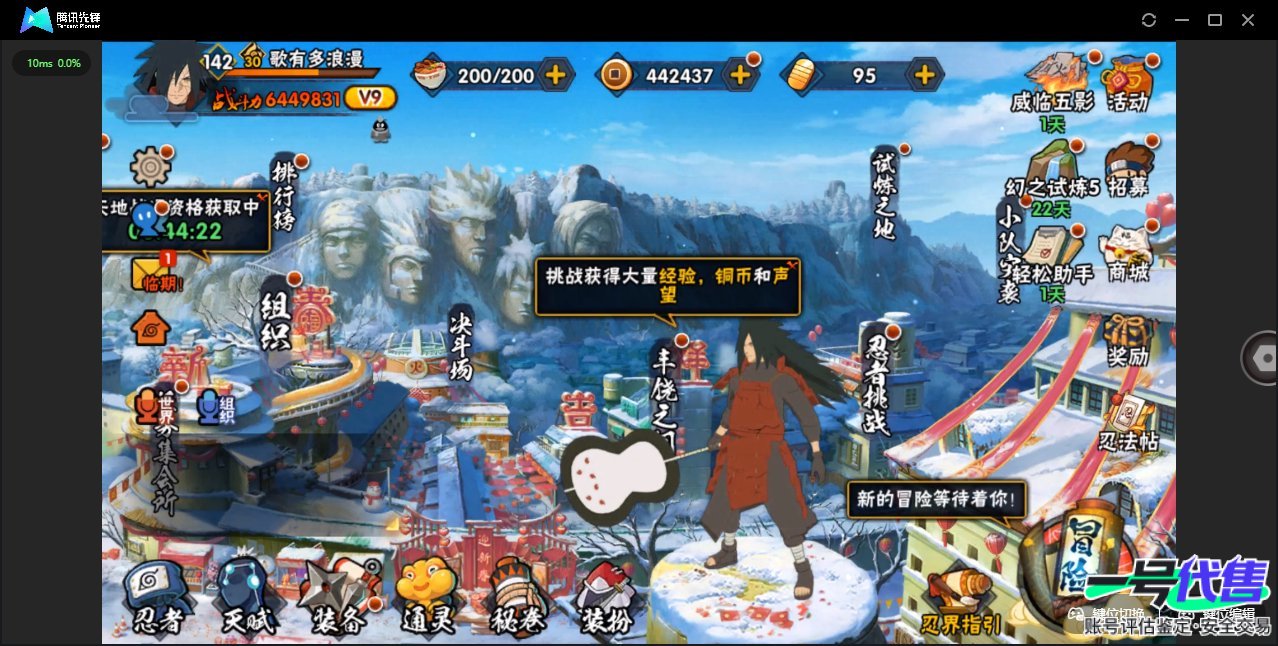Open the 忍者 ninja menu
Screen dimensions: 1278x646
click(x=158, y=597)
